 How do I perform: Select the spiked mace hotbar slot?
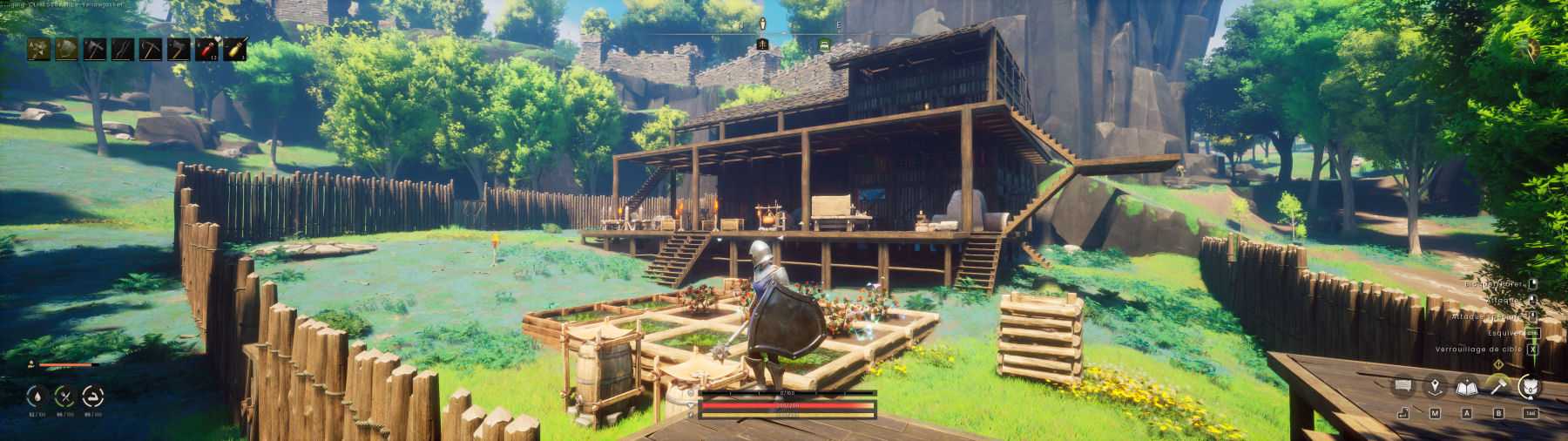tap(38, 49)
